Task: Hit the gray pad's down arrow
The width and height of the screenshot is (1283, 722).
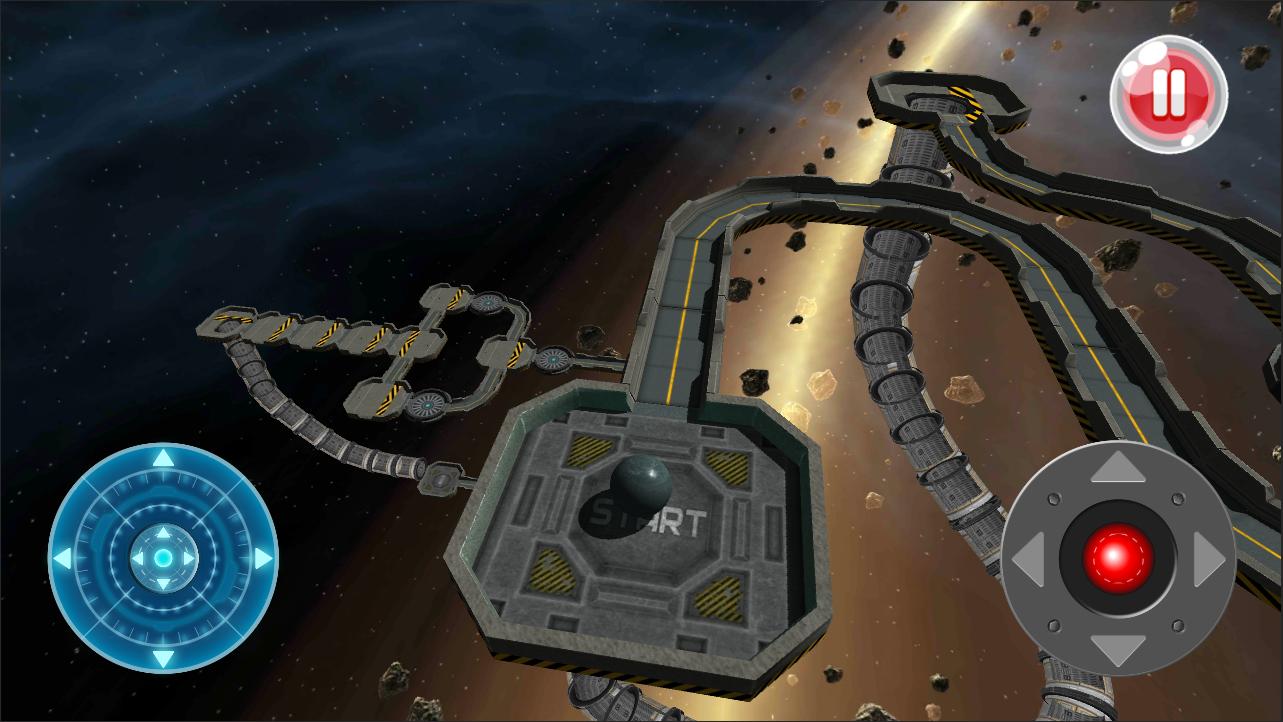Action: click(x=1118, y=648)
